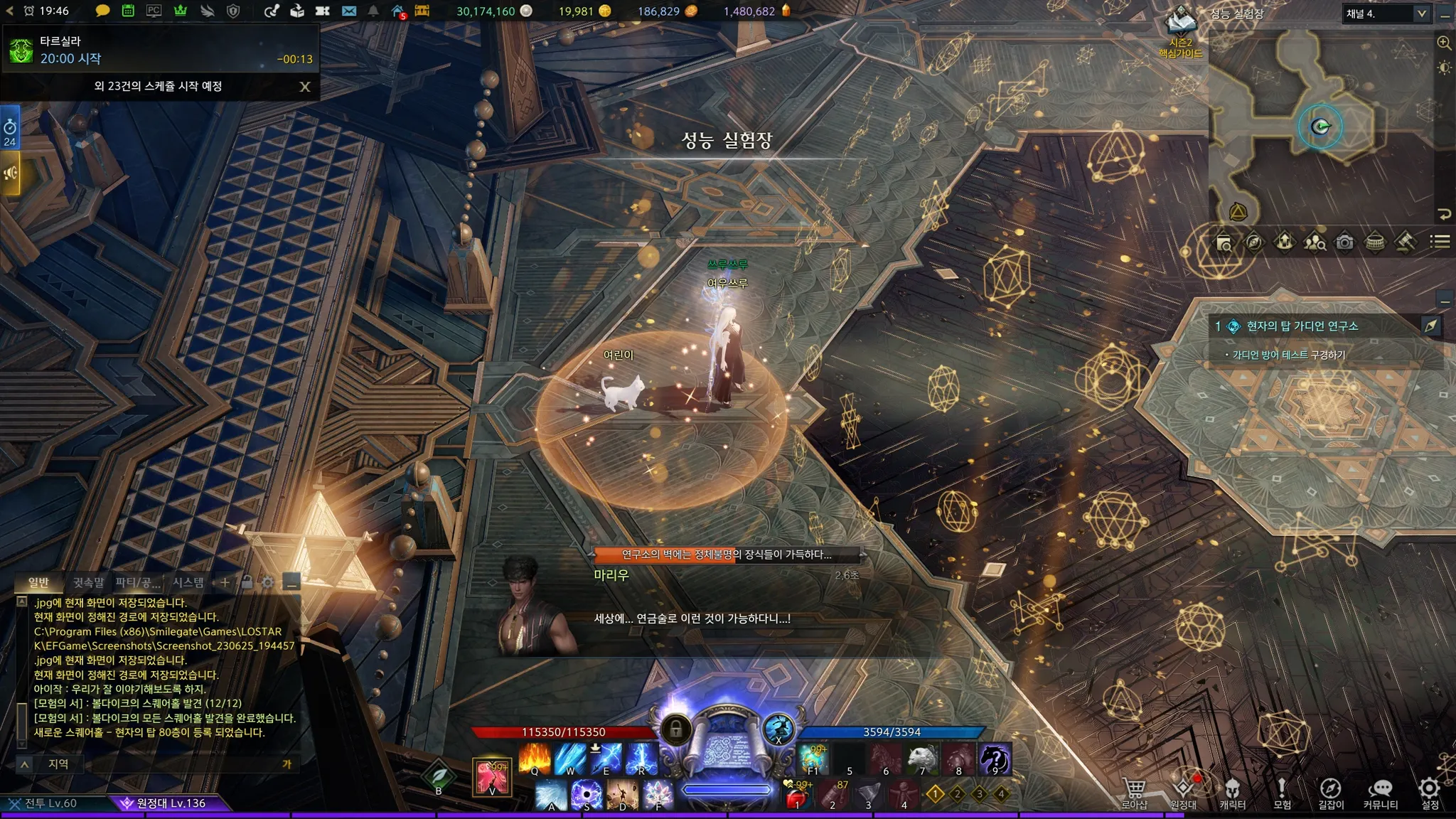Switch to the 귓속말 whisper chat tab

point(89,583)
